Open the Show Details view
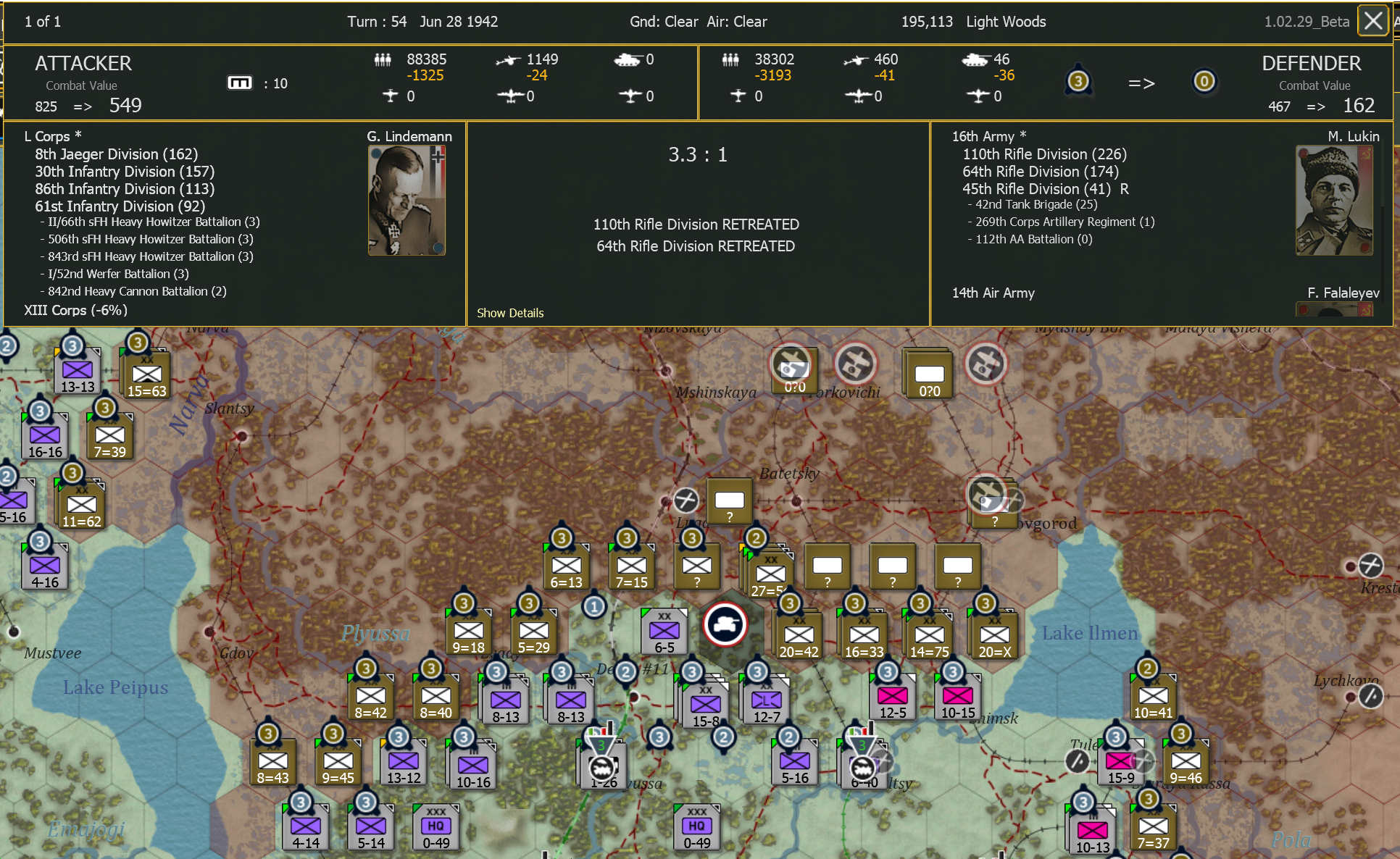The image size is (1400, 859). coord(510,313)
